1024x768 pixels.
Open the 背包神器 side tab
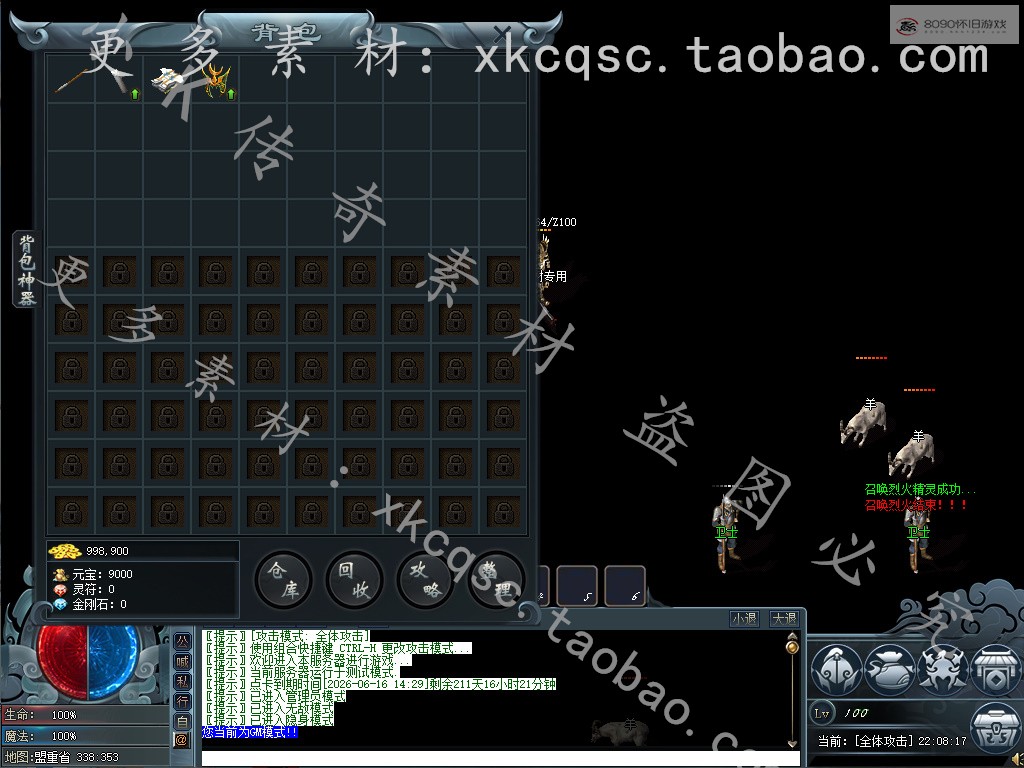tap(27, 270)
